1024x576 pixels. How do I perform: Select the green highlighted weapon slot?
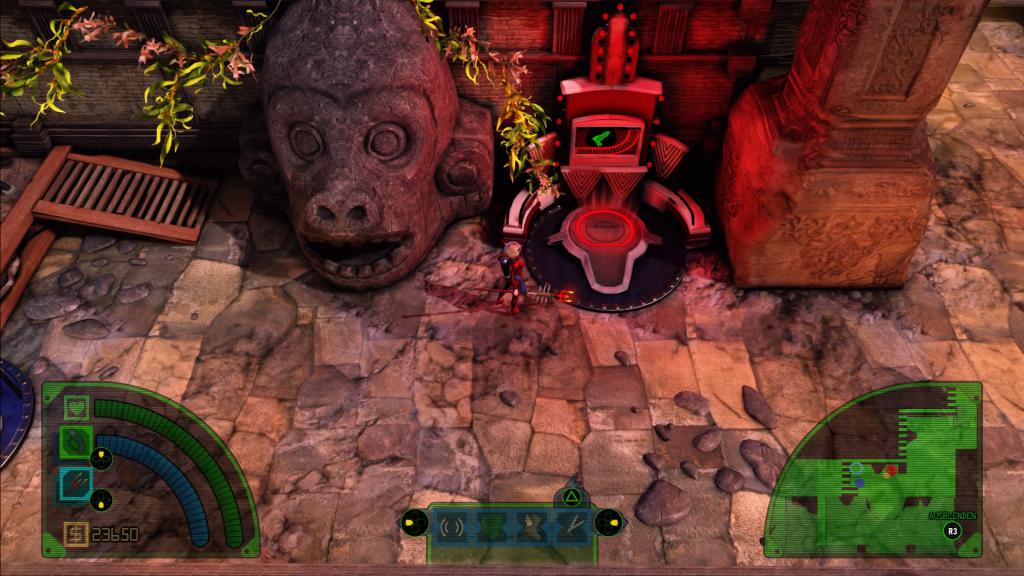(77, 440)
